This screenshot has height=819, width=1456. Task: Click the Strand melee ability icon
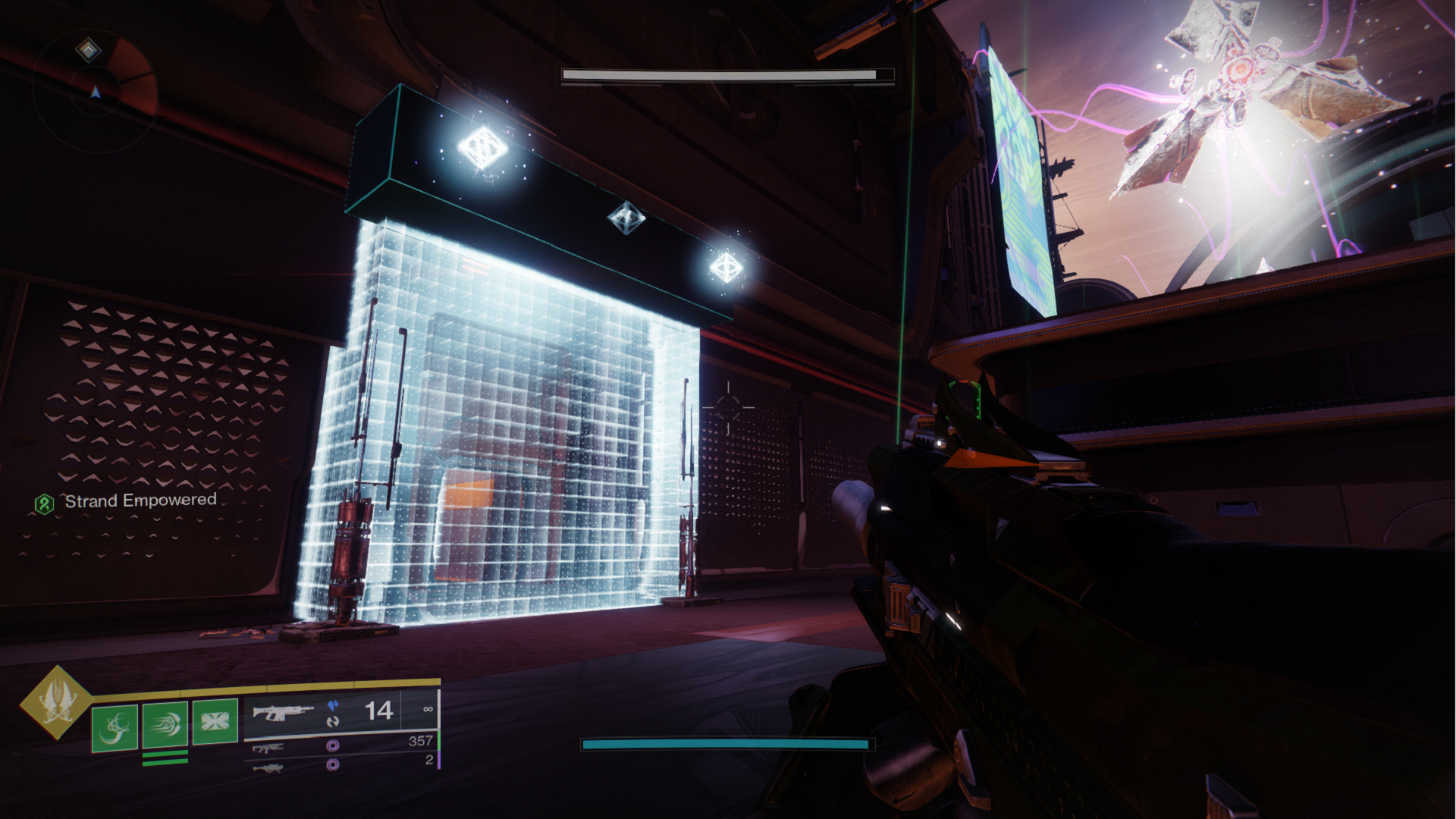(165, 726)
